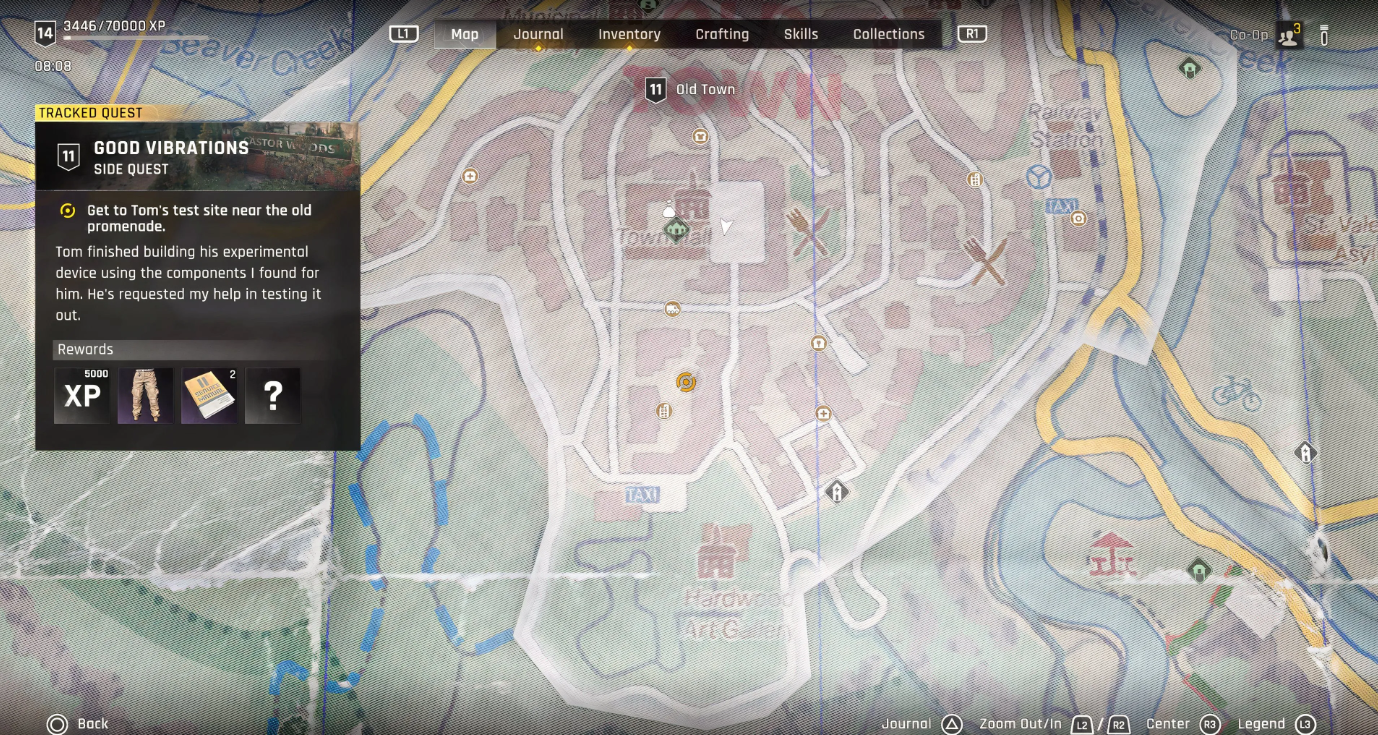Image resolution: width=1378 pixels, height=735 pixels.
Task: Inspect the 5000 XP reward tile
Action: tap(82, 395)
